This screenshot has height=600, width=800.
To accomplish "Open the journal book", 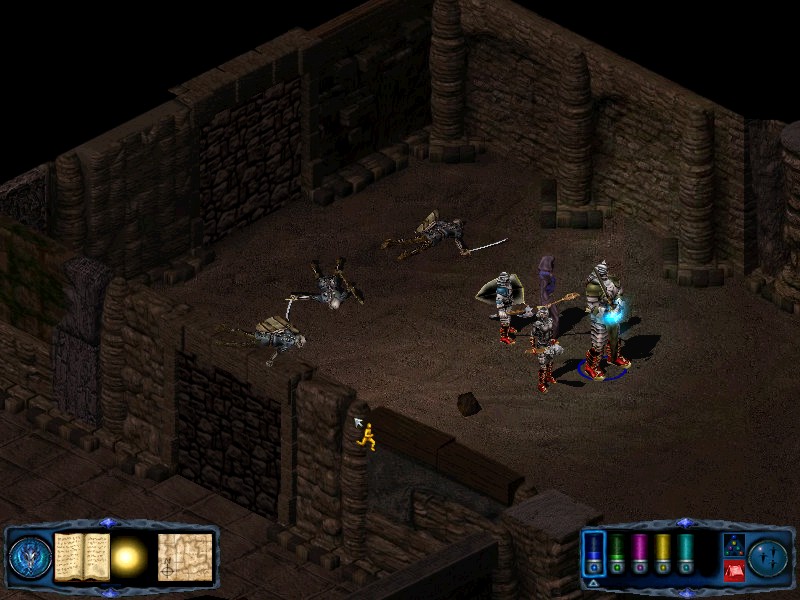I will 82,557.
